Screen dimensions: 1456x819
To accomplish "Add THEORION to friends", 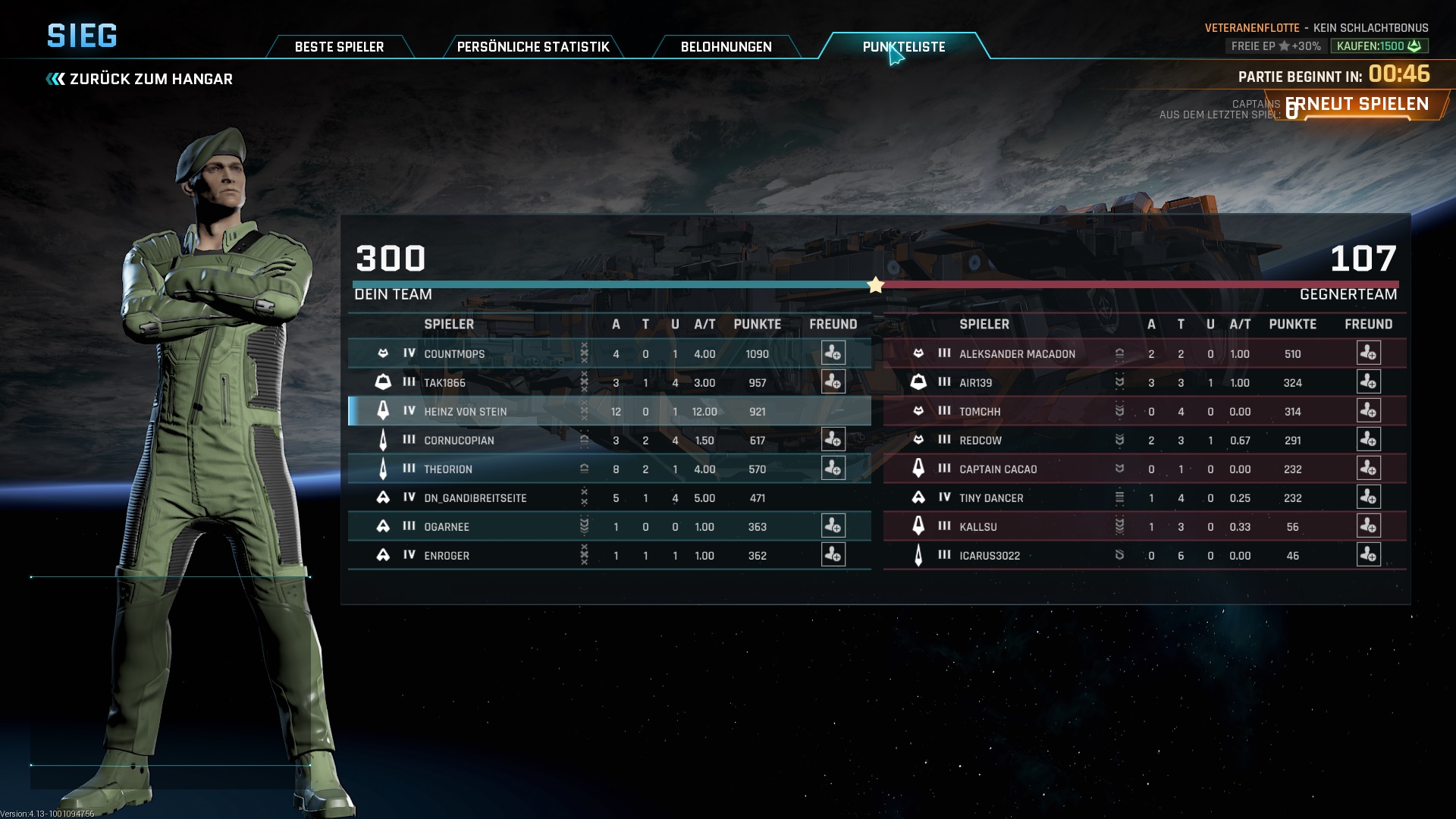I will pyautogui.click(x=833, y=469).
